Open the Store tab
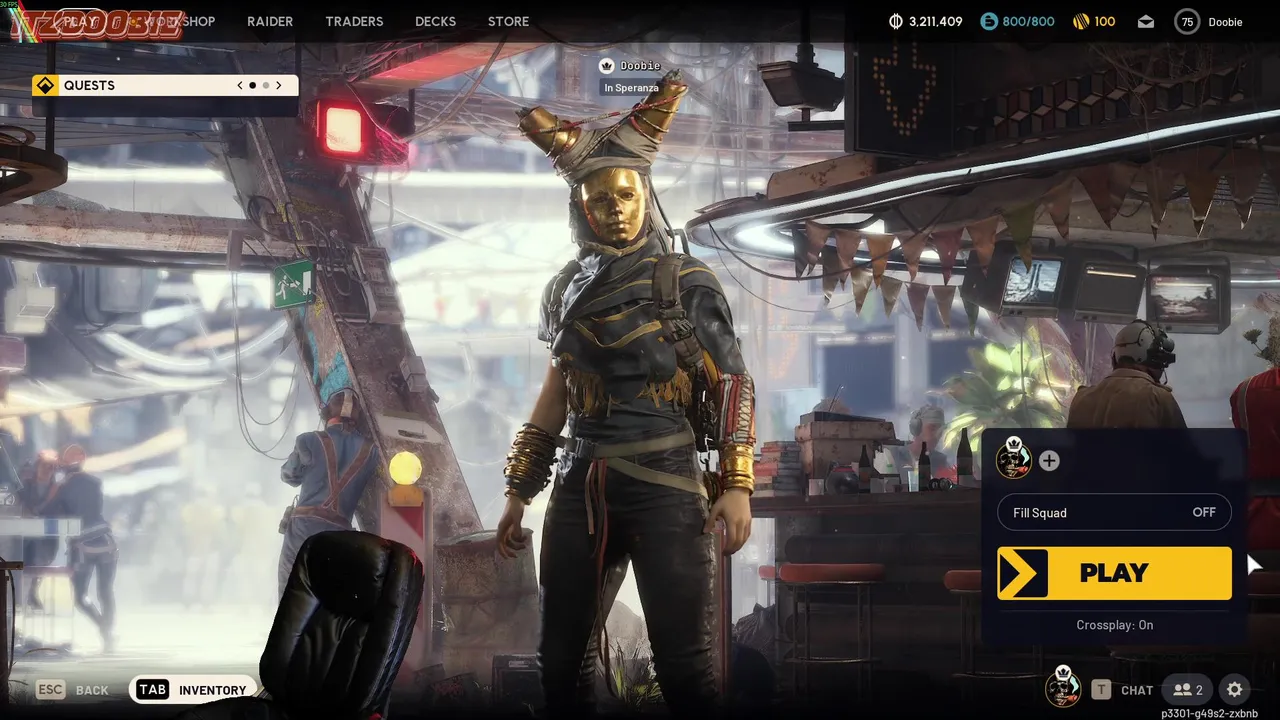Screen dimensions: 1280x720 [508, 21]
